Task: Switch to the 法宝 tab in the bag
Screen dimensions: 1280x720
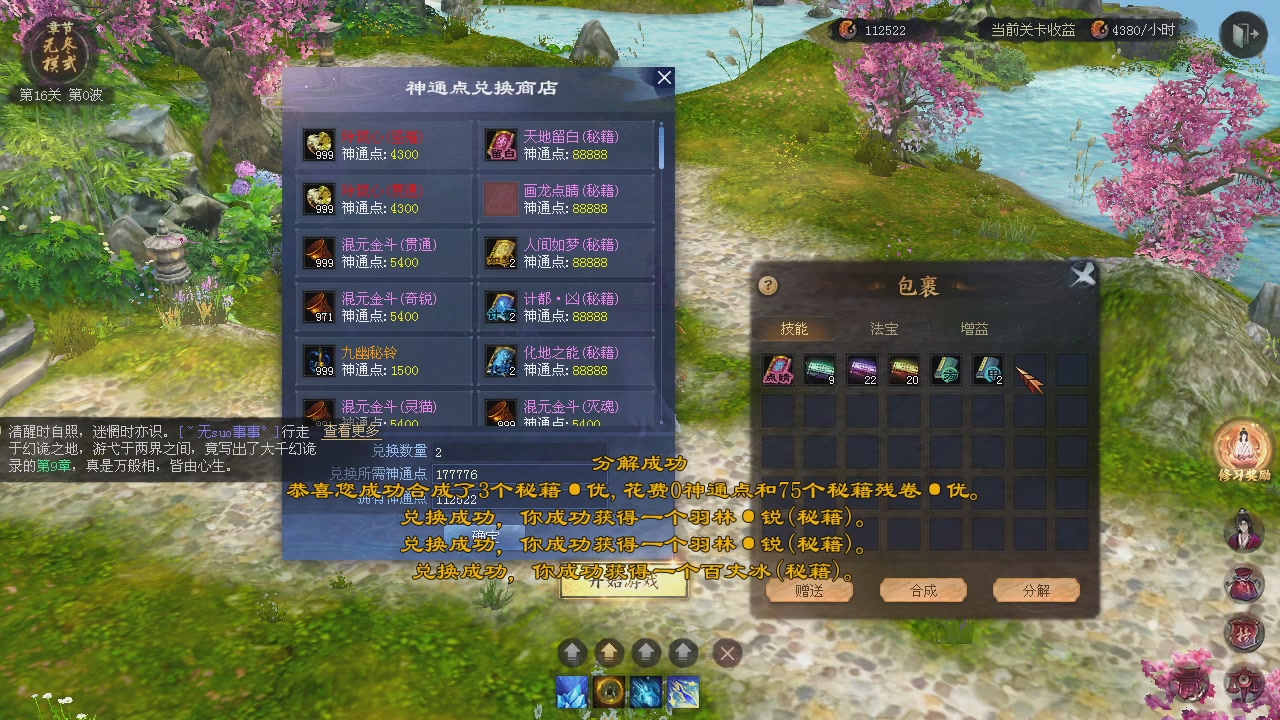Action: pyautogui.click(x=883, y=327)
